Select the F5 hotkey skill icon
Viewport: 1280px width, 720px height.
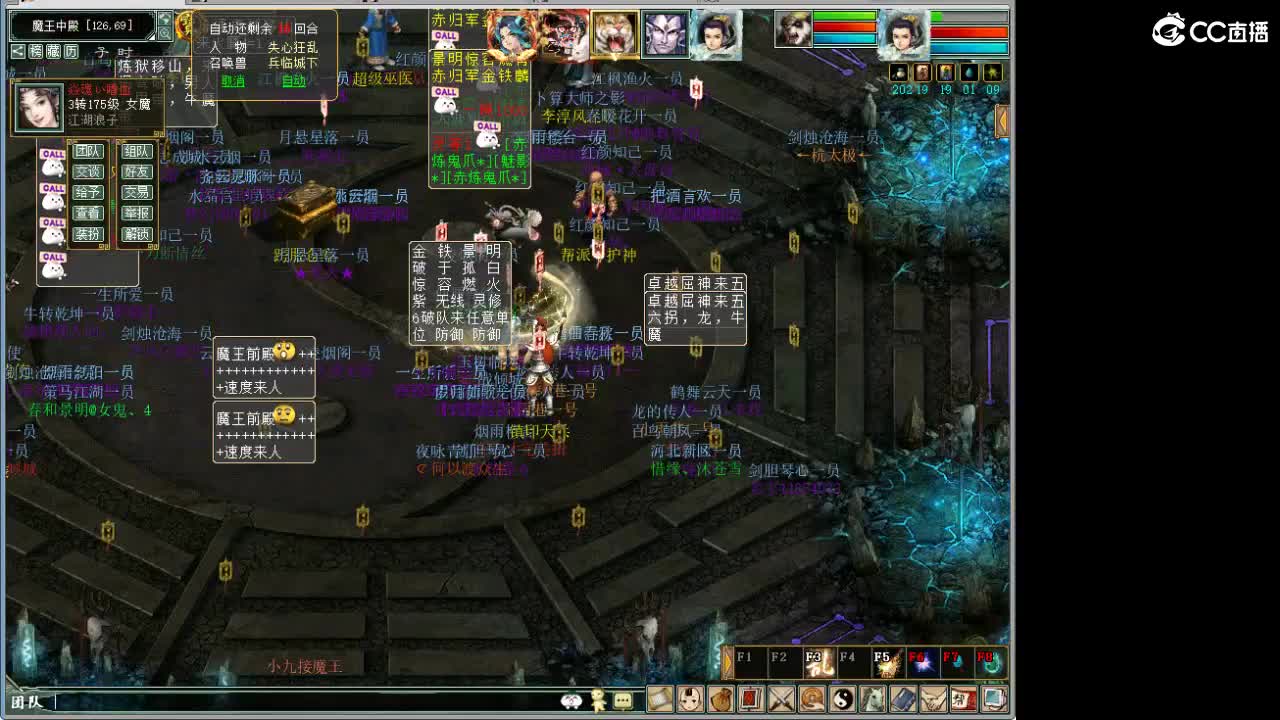click(x=889, y=663)
